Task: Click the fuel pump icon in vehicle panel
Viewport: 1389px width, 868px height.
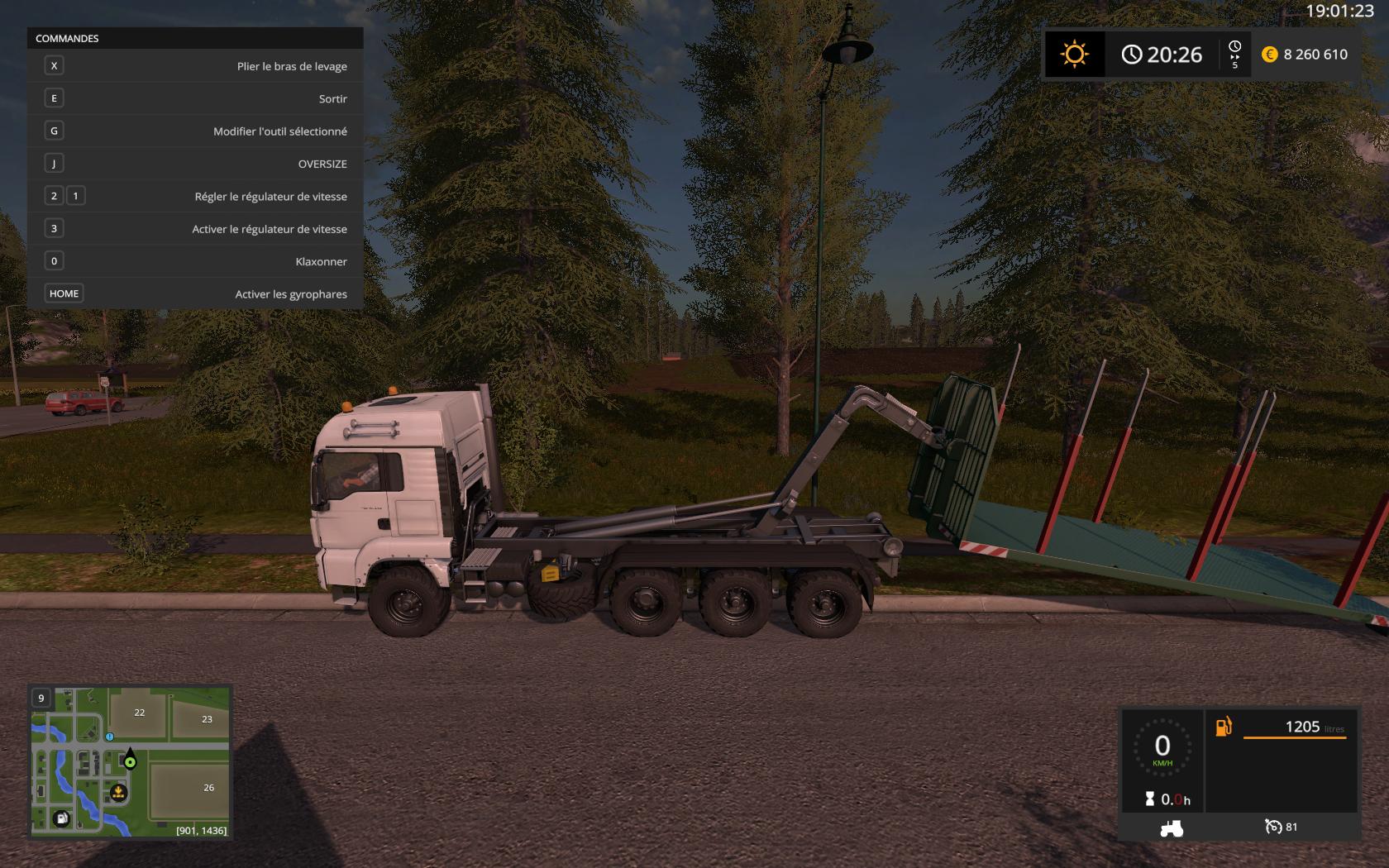Action: [x=1223, y=727]
